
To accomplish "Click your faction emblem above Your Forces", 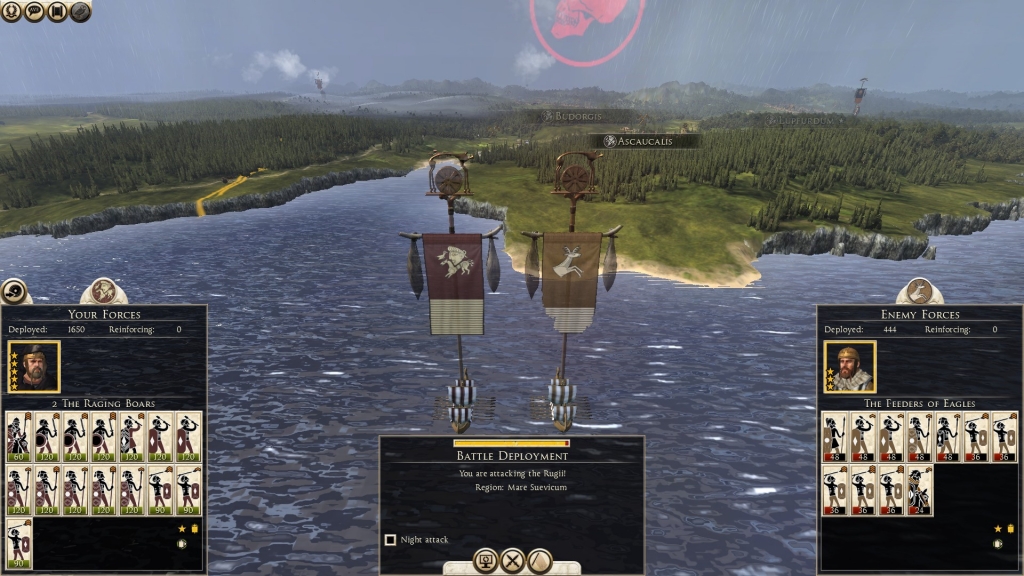I will point(103,291).
